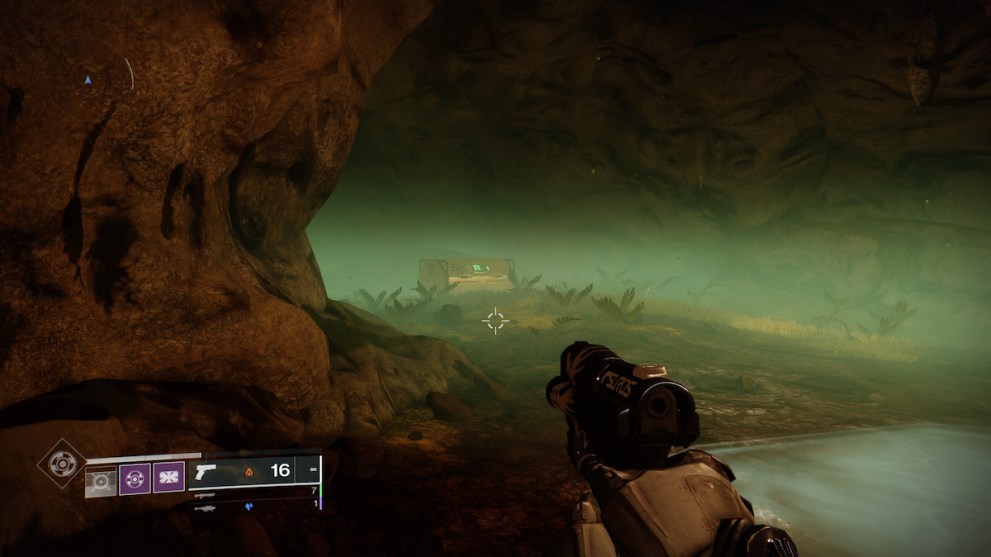The width and height of the screenshot is (991, 557).
Task: Use the purple circular melee ability
Action: 135,477
